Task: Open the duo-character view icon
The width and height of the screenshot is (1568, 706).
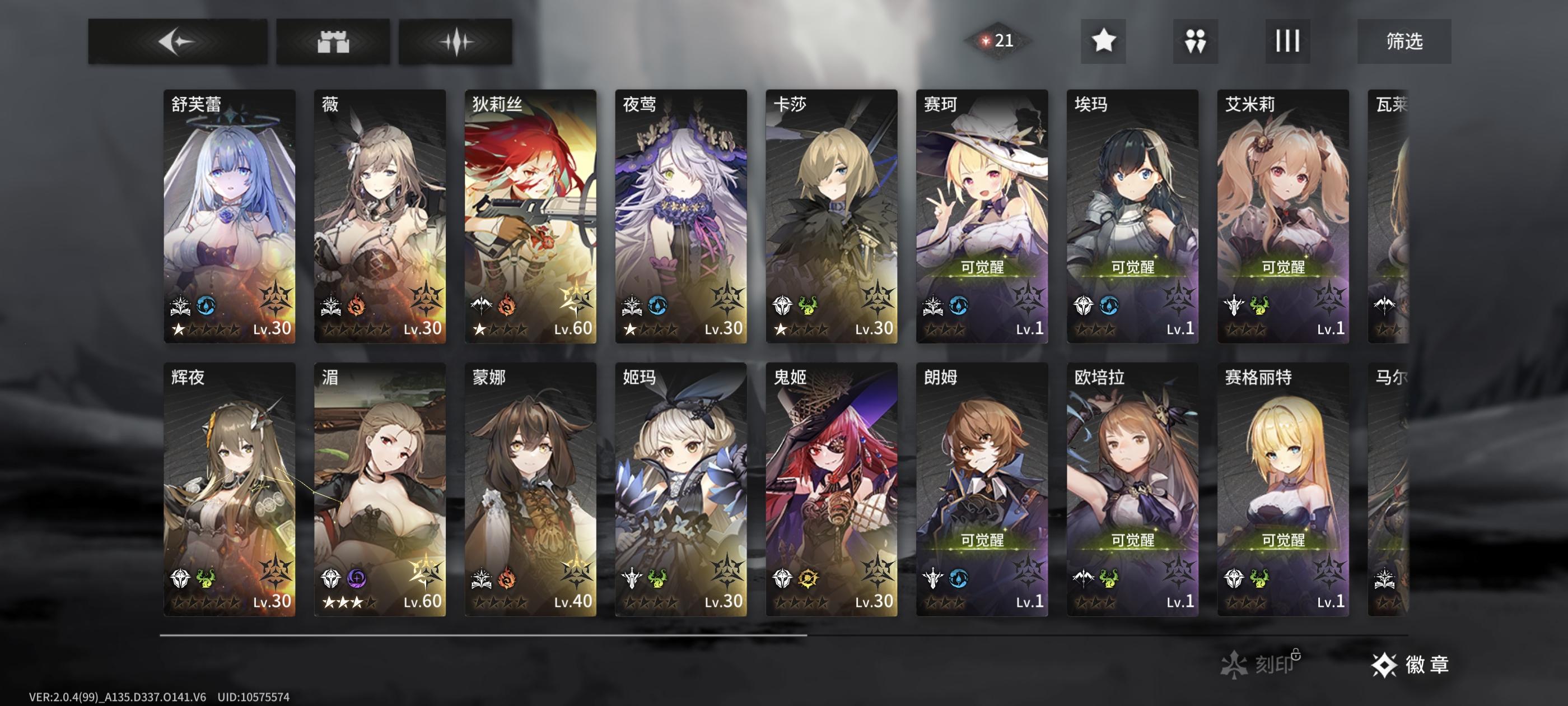Action: click(1195, 41)
